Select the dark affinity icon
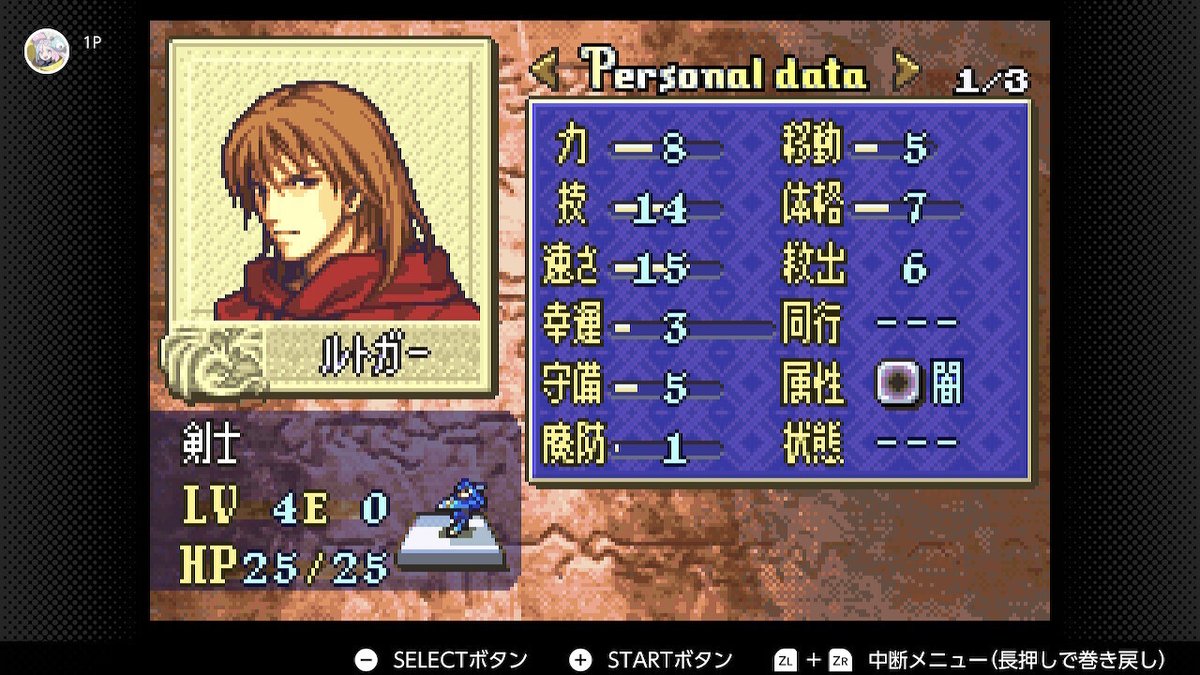Screen dimensions: 1200x675 (896, 382)
